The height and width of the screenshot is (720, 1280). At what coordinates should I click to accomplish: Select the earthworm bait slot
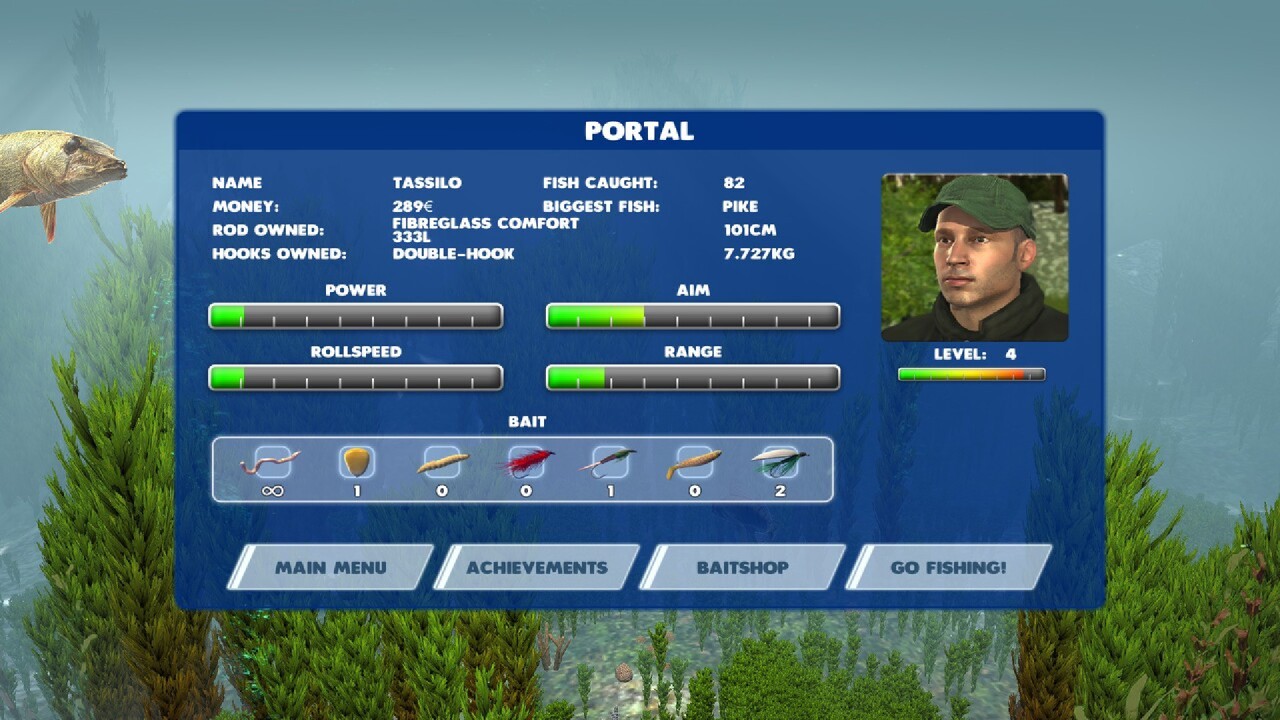click(272, 463)
